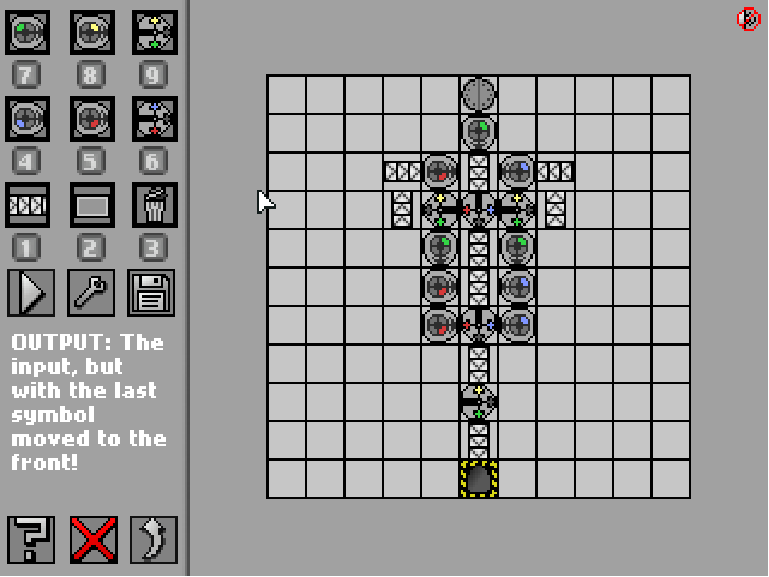769x577 pixels.
Task: Choose the yellow-green branch tool
Action: pyautogui.click(x=154, y=33)
